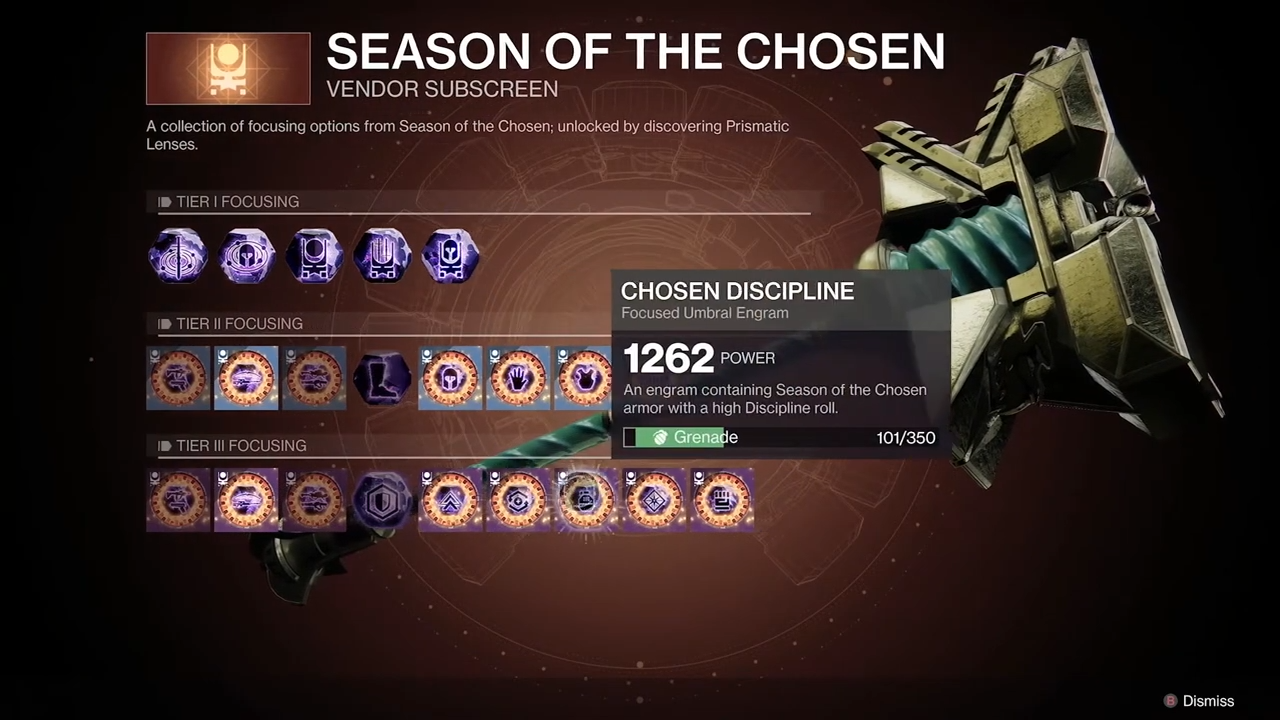Screen dimensions: 1280x720
Task: Select the highlighted Chosen Discipline grenade engram
Action: click(x=585, y=500)
